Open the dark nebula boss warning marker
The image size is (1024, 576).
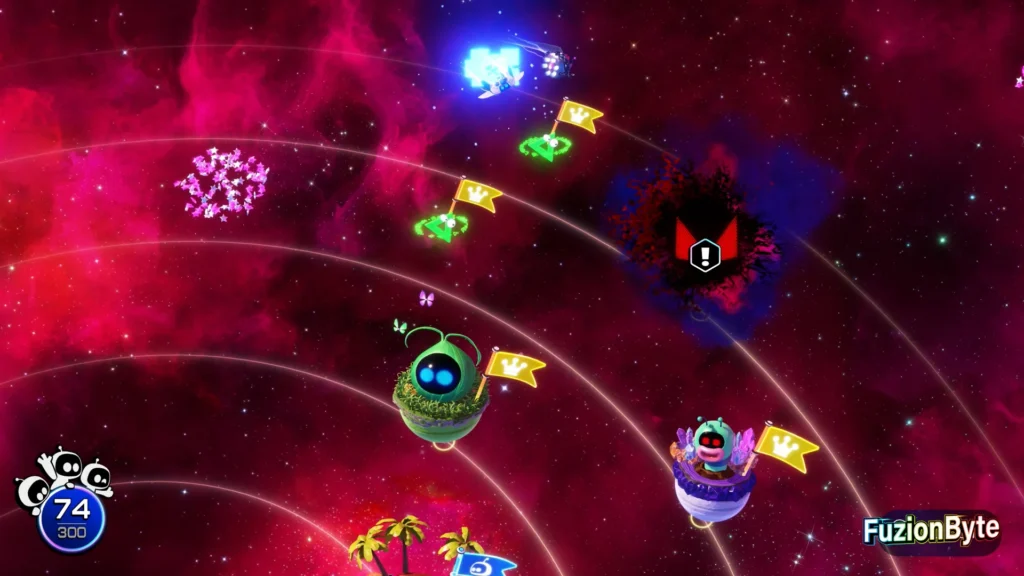(x=706, y=243)
